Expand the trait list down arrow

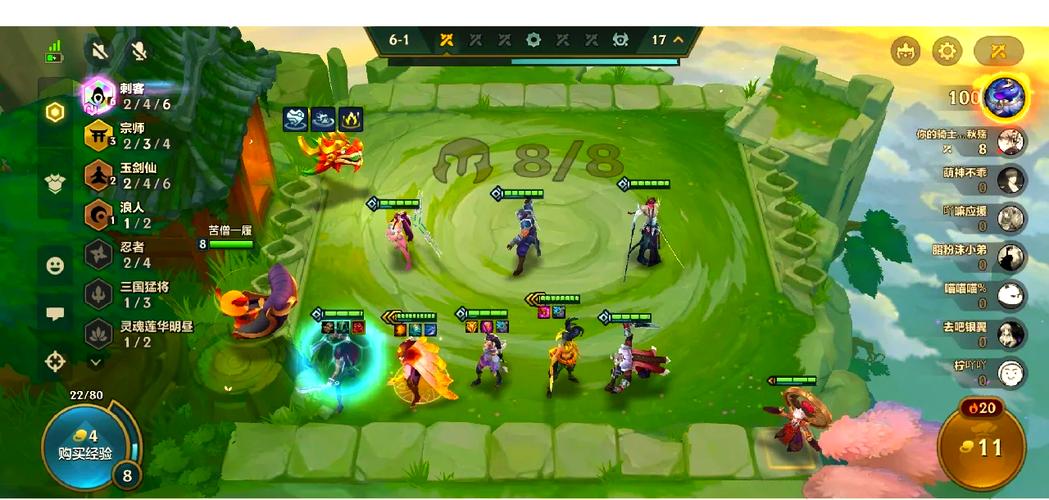click(97, 360)
